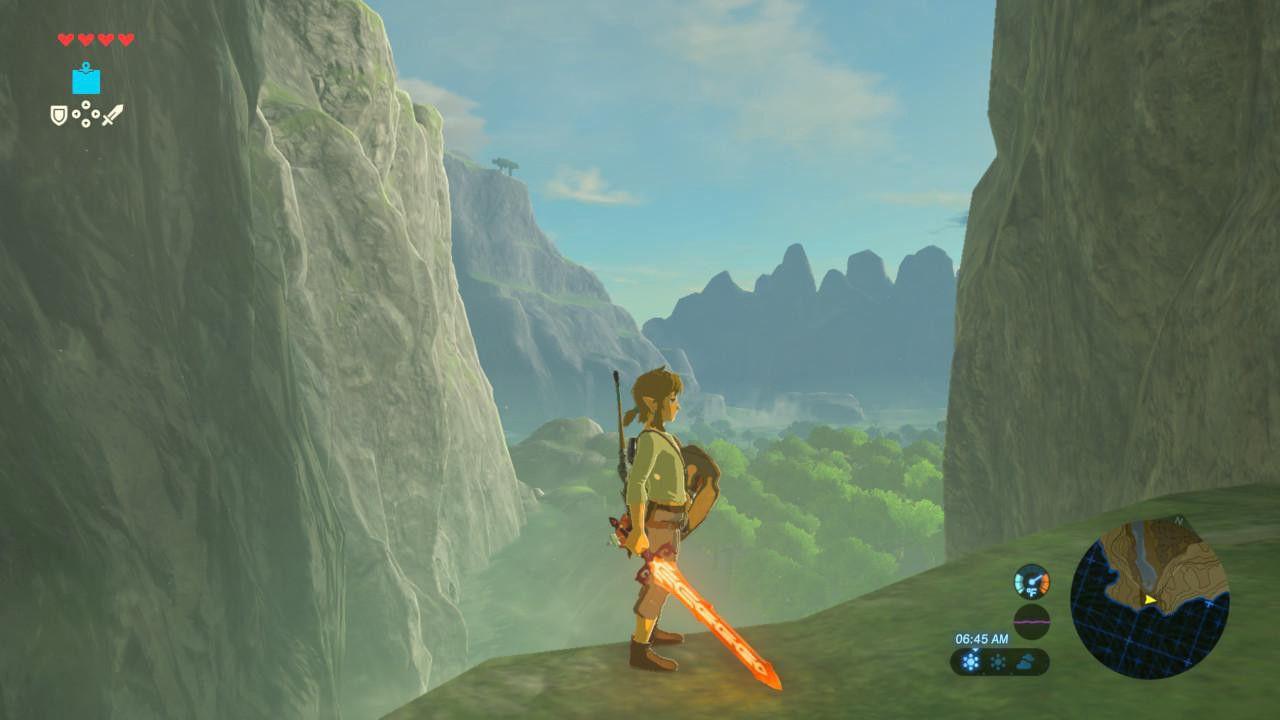Open the shield quick-select icon

(x=60, y=116)
